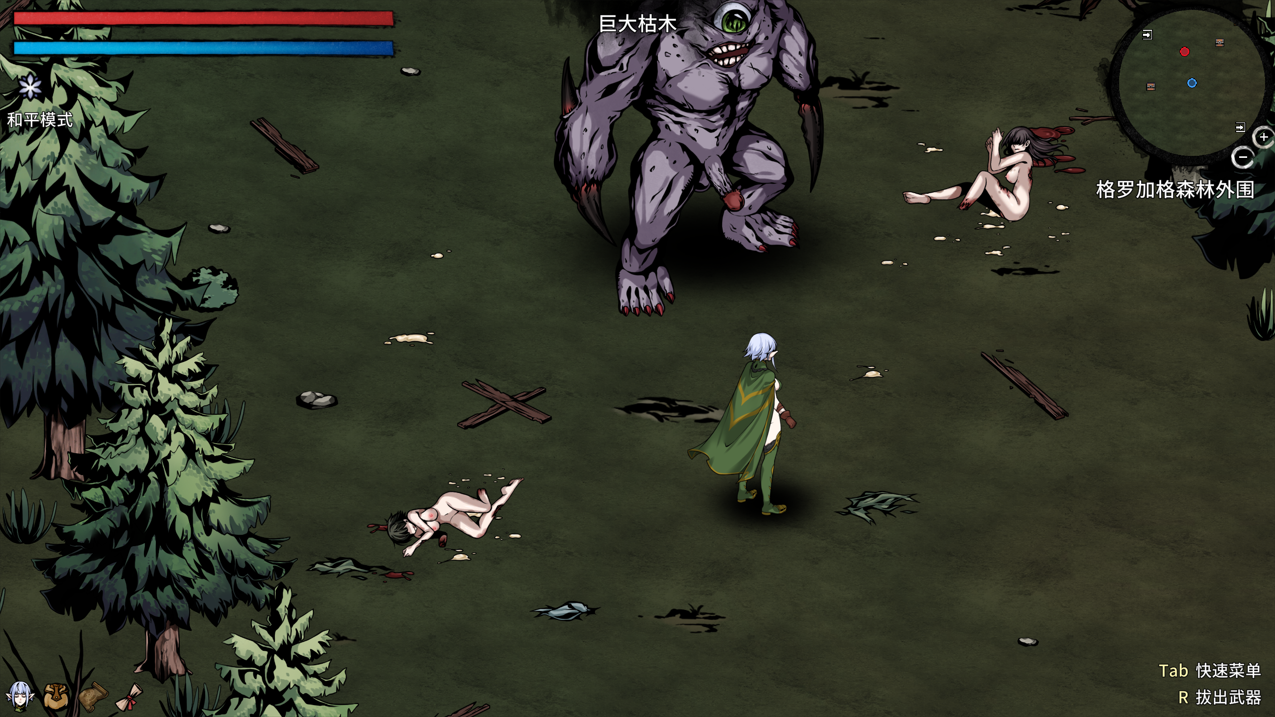The image size is (1275, 717).
Task: Zoom out the minimap with the minus button
Action: [x=1242, y=158]
